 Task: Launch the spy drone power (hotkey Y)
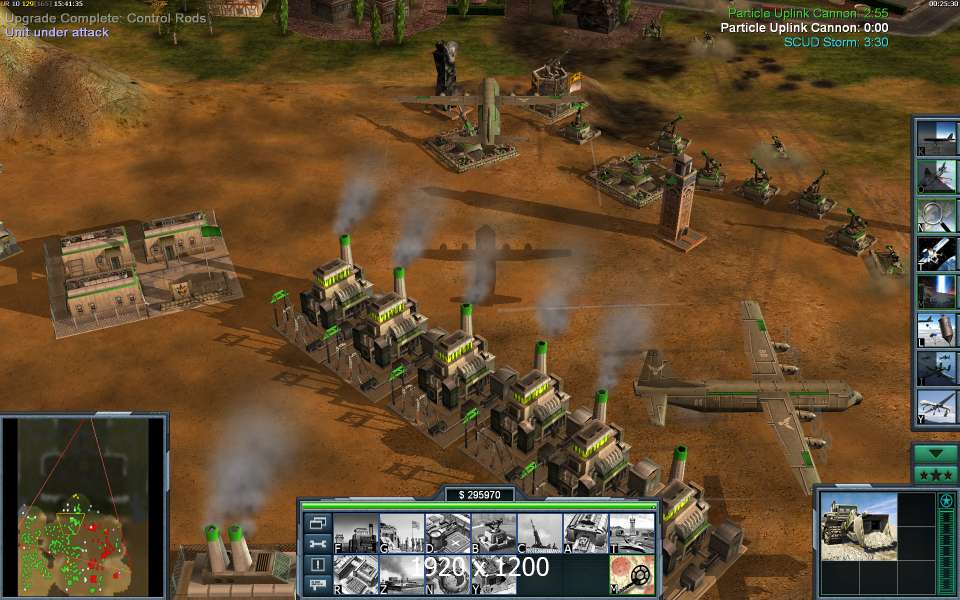tap(937, 407)
